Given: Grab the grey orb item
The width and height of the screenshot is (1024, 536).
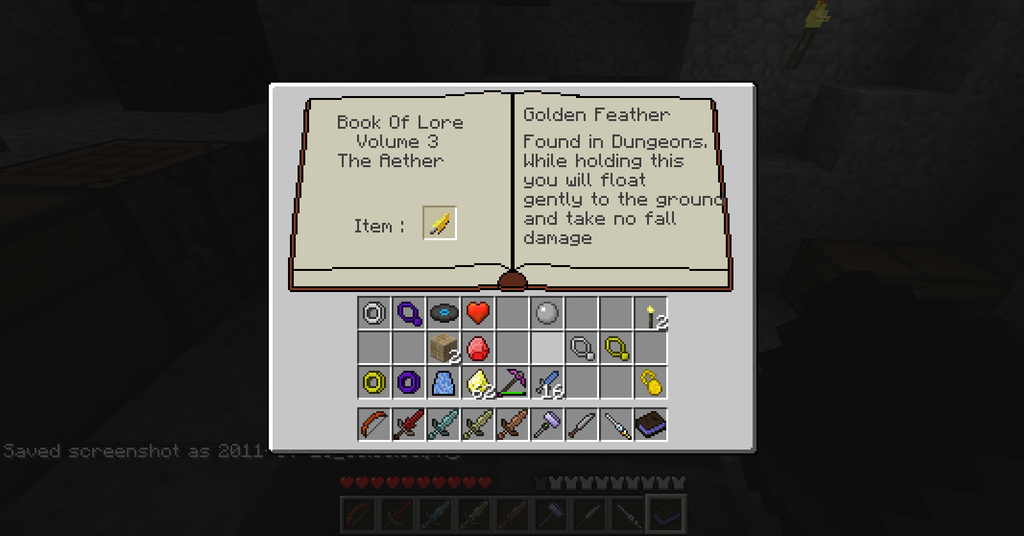Looking at the screenshot, I should (546, 313).
